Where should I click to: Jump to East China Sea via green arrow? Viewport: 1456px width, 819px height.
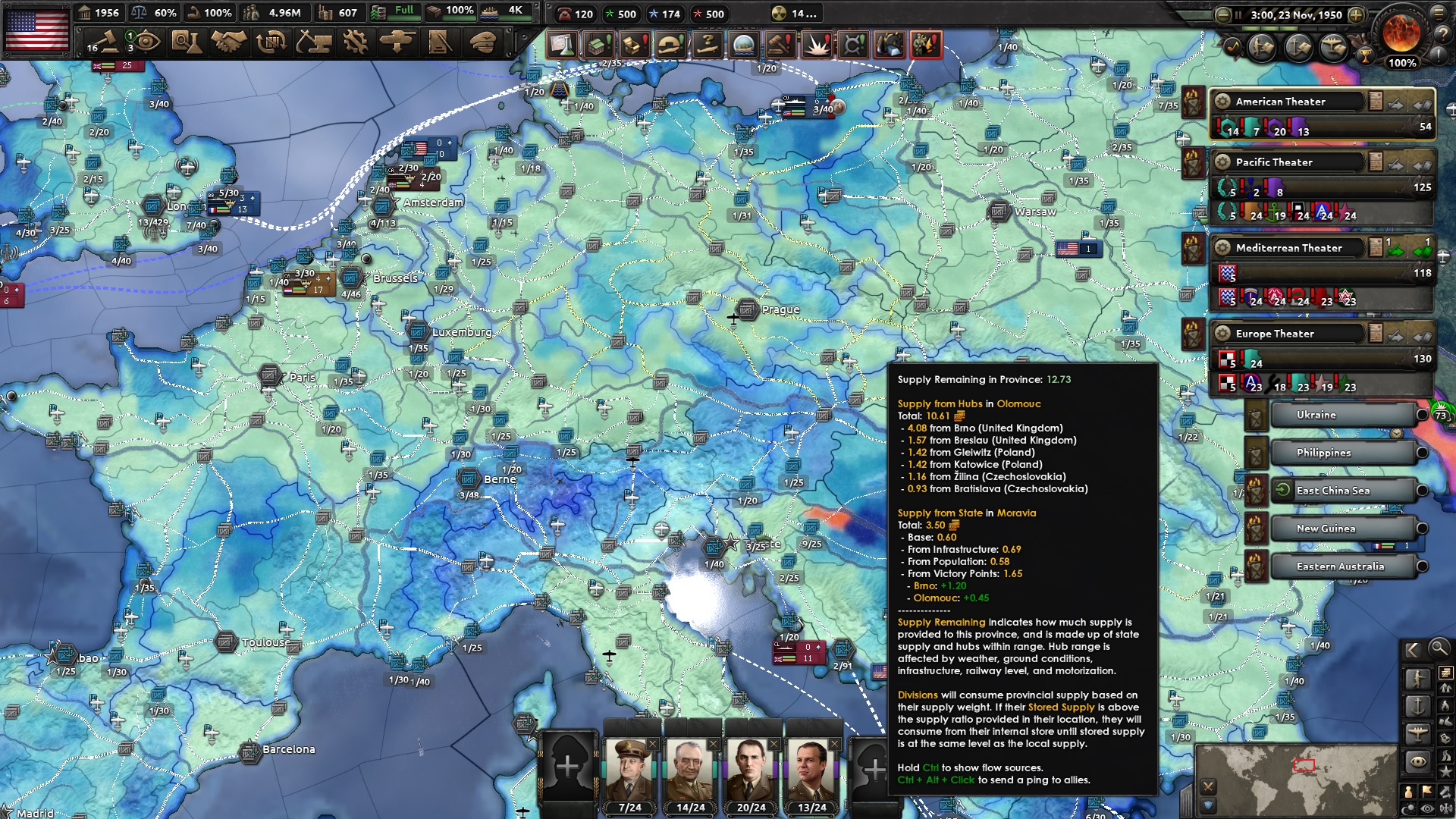[x=1282, y=489]
